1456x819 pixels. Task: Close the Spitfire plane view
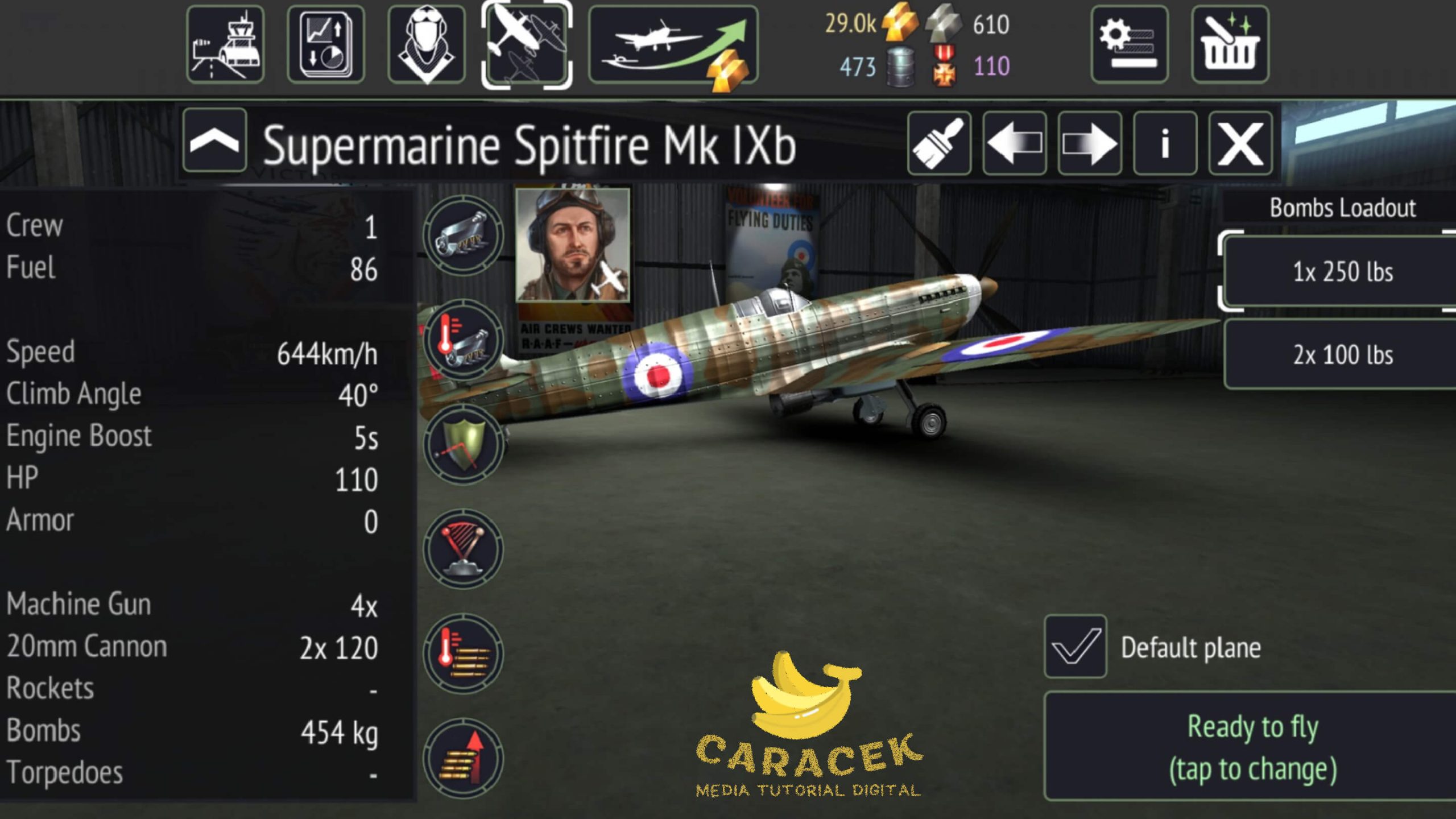(1240, 143)
